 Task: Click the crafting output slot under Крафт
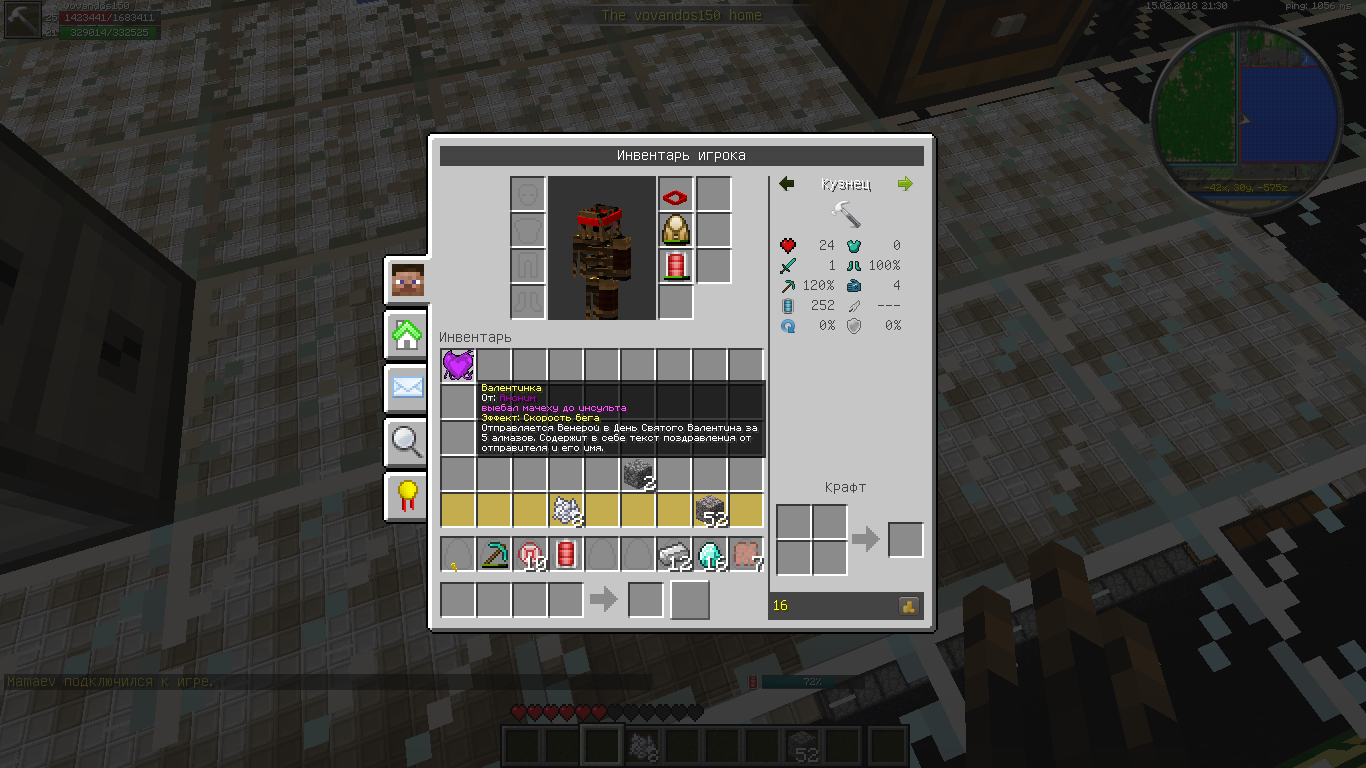[x=905, y=540]
